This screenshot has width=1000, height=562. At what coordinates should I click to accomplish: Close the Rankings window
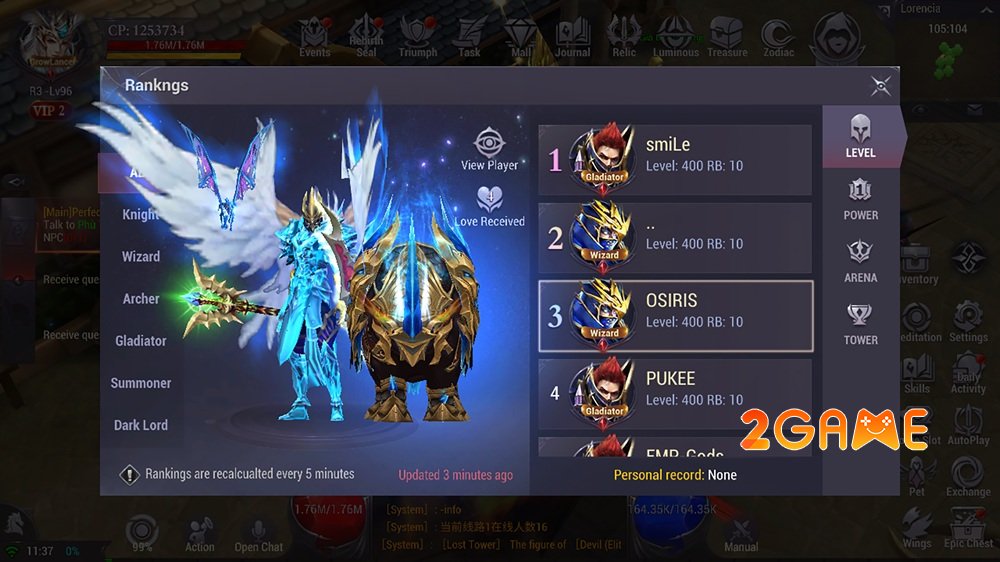click(x=880, y=86)
